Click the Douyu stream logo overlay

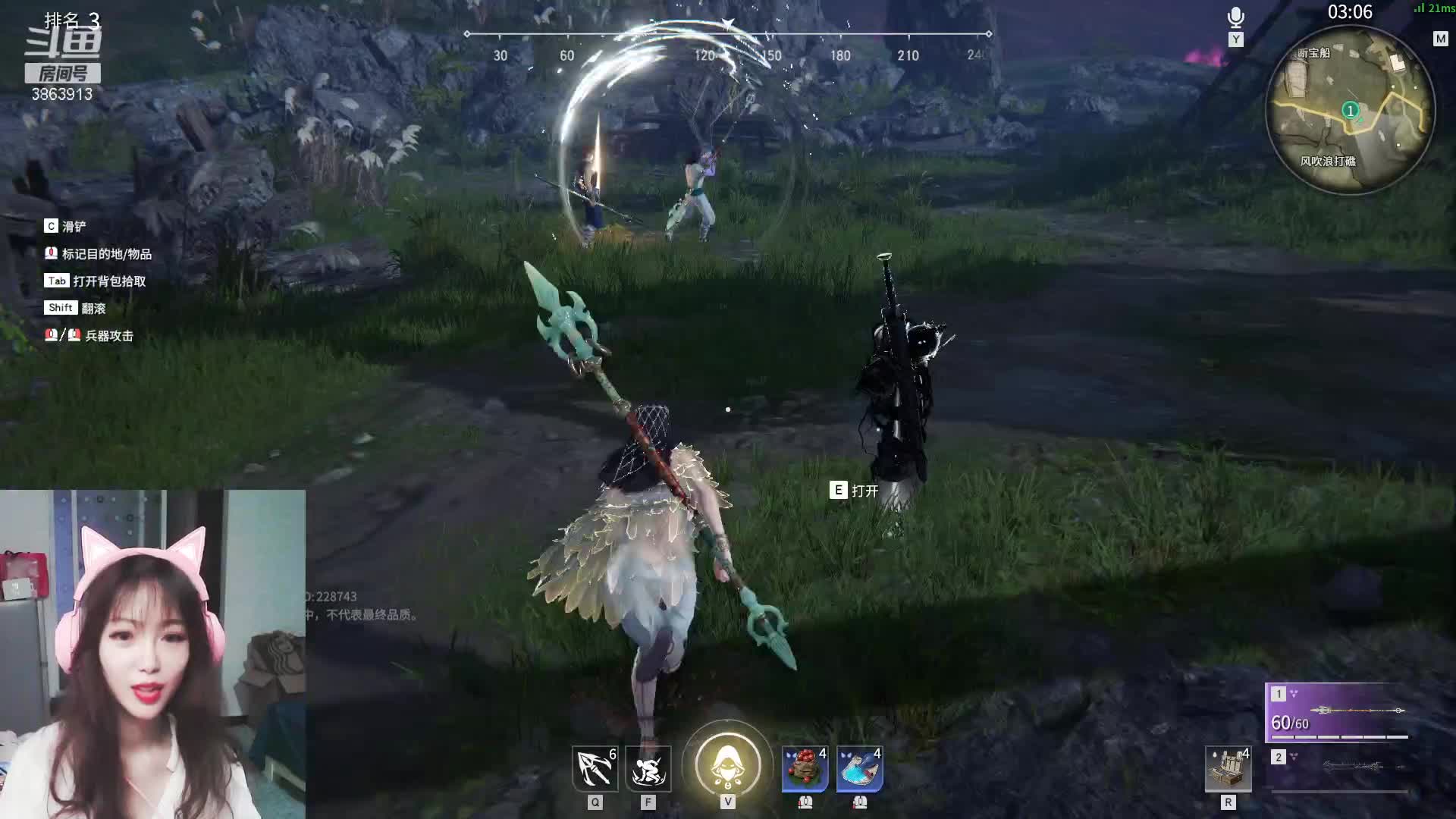[x=64, y=47]
